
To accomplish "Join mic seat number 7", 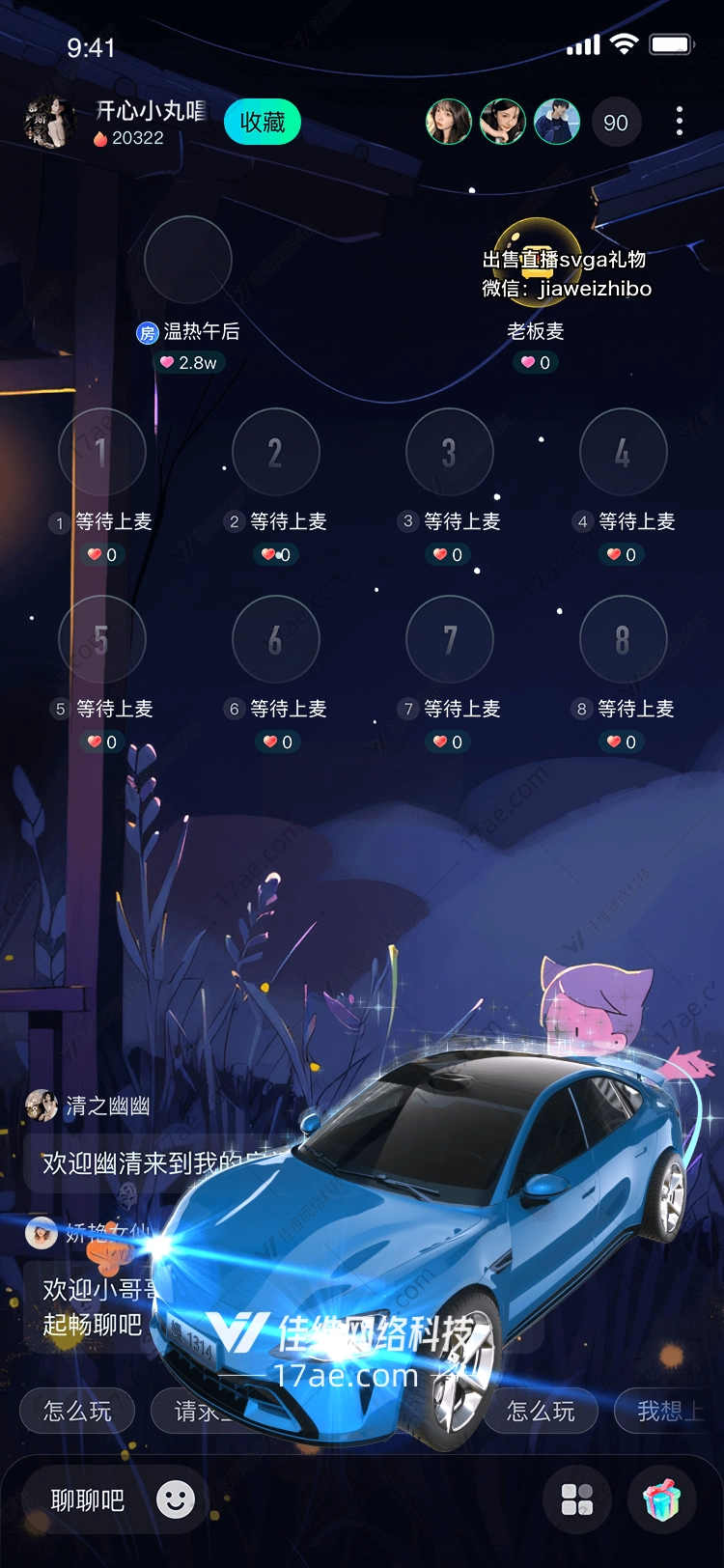I will click(x=450, y=639).
